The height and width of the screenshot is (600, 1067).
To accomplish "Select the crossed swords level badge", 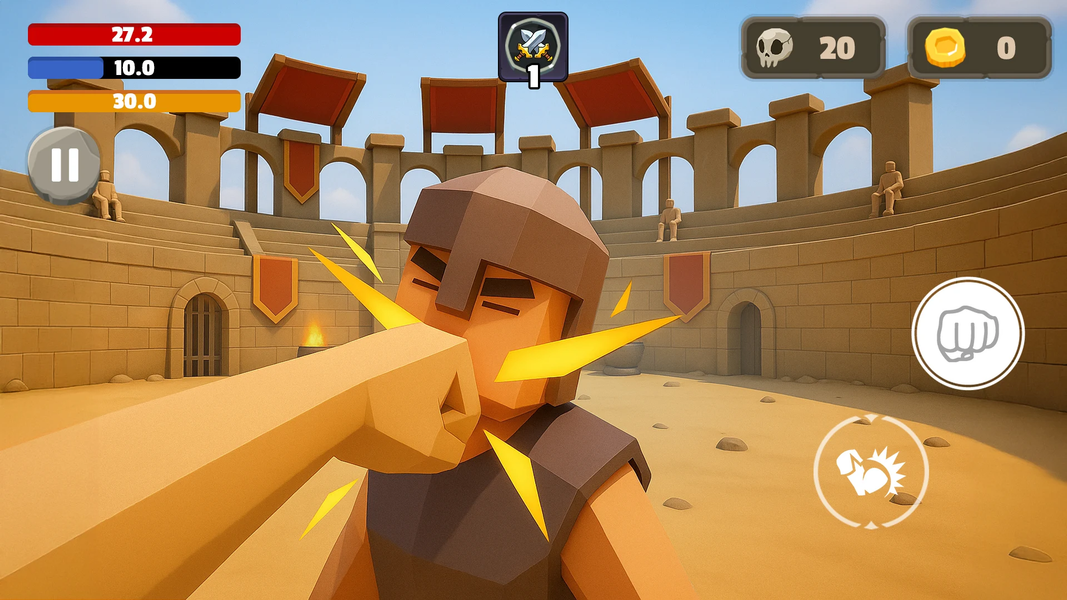I will (533, 46).
